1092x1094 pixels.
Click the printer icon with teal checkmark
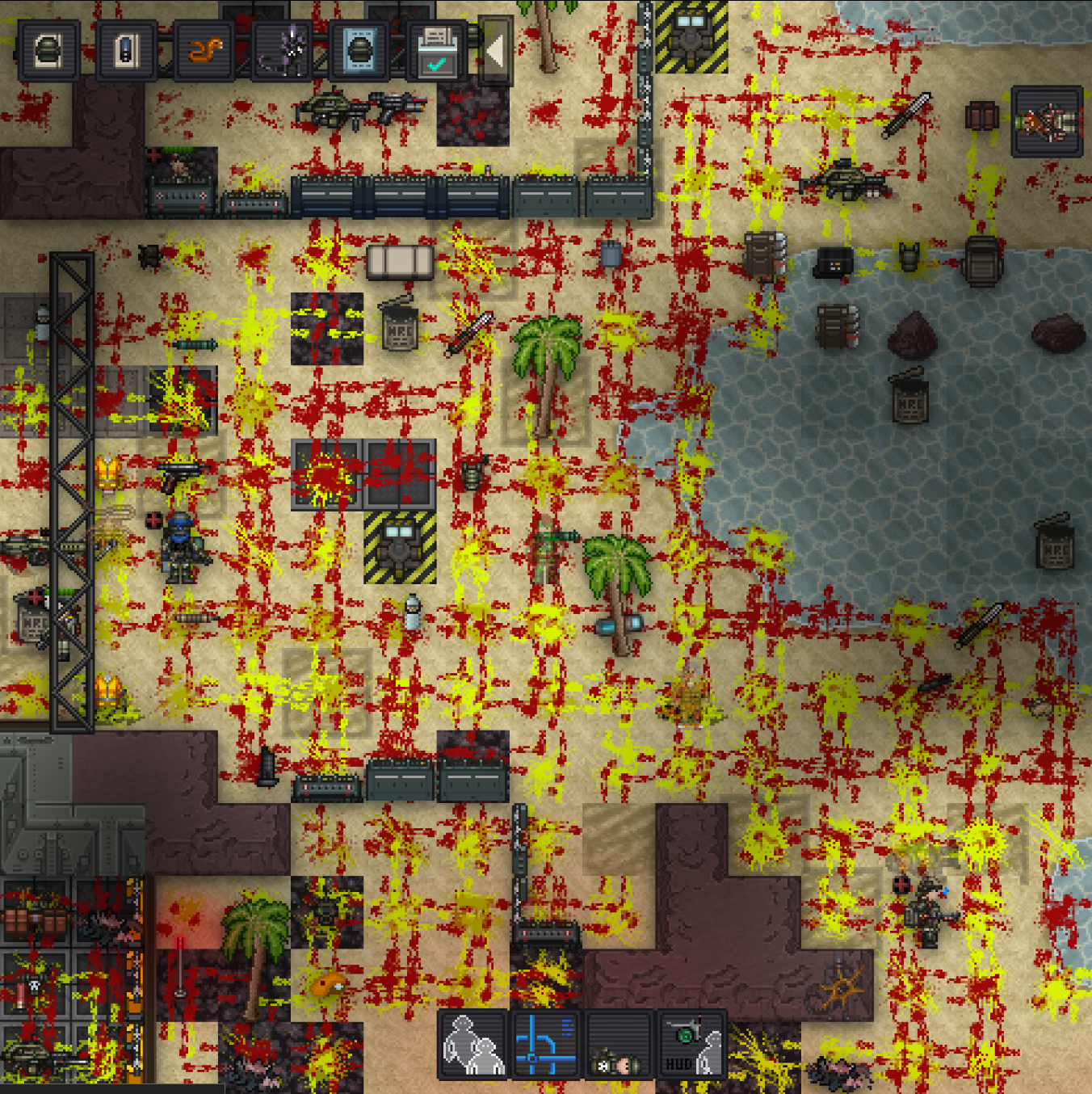tap(437, 51)
